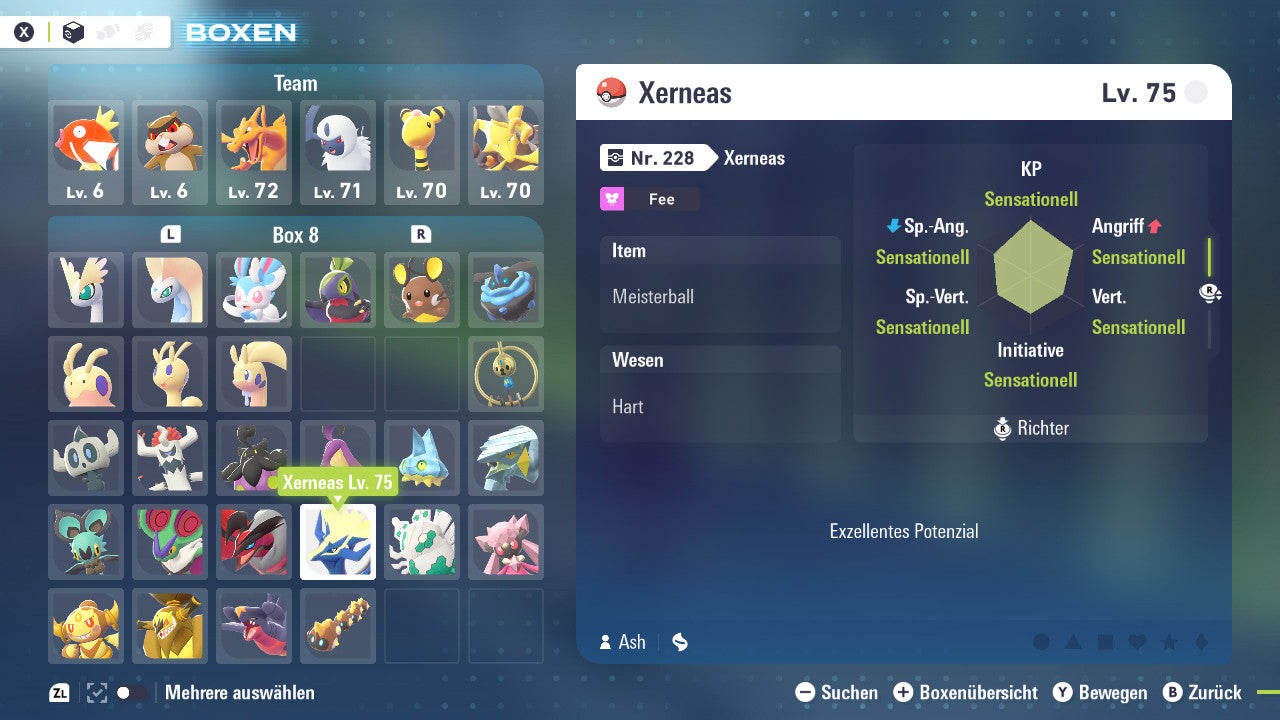Image resolution: width=1280 pixels, height=720 pixels.
Task: Click the Boxenübersicht plus icon
Action: coord(904,692)
